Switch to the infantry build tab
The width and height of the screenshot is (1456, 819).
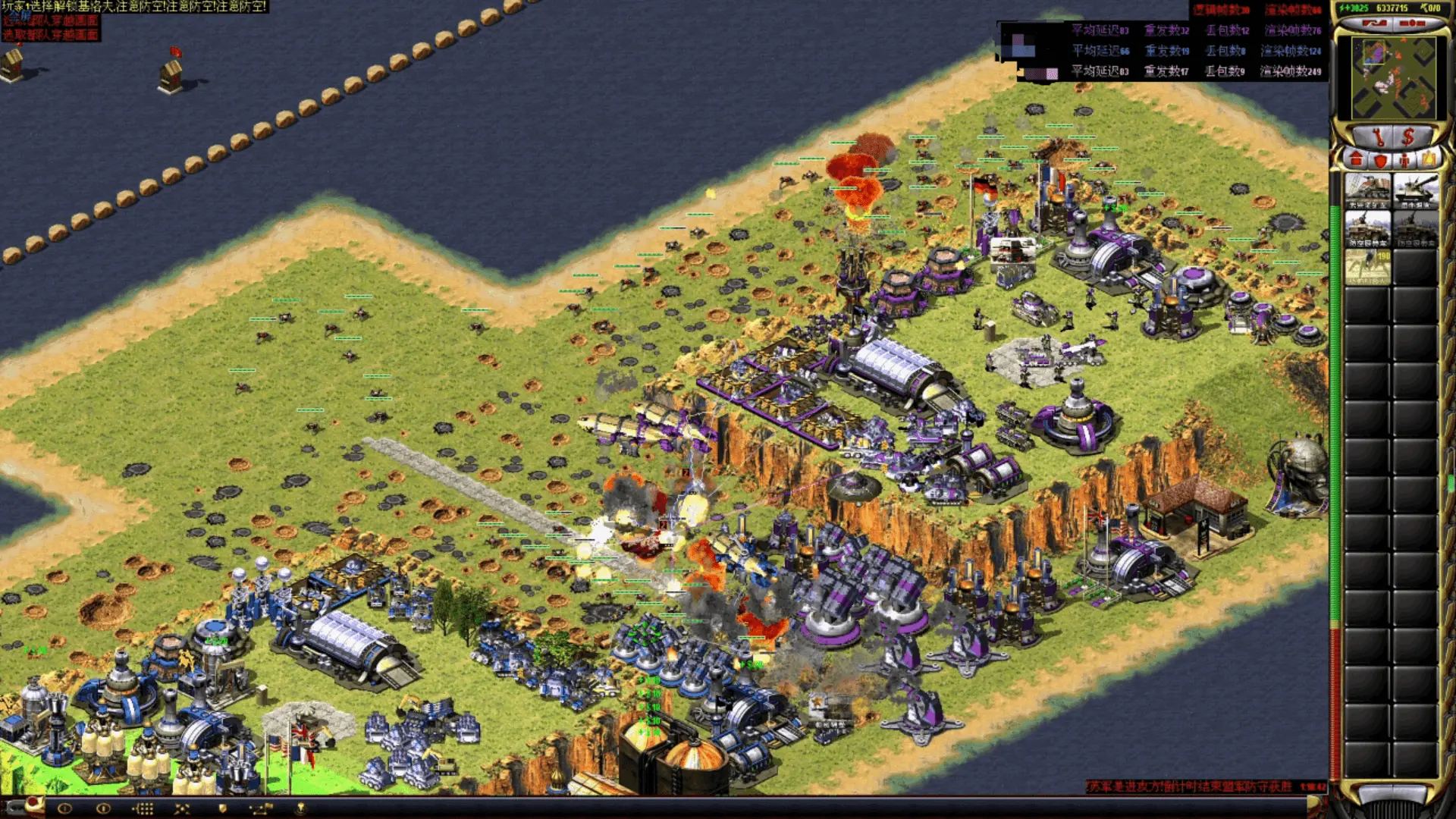pos(1404,160)
